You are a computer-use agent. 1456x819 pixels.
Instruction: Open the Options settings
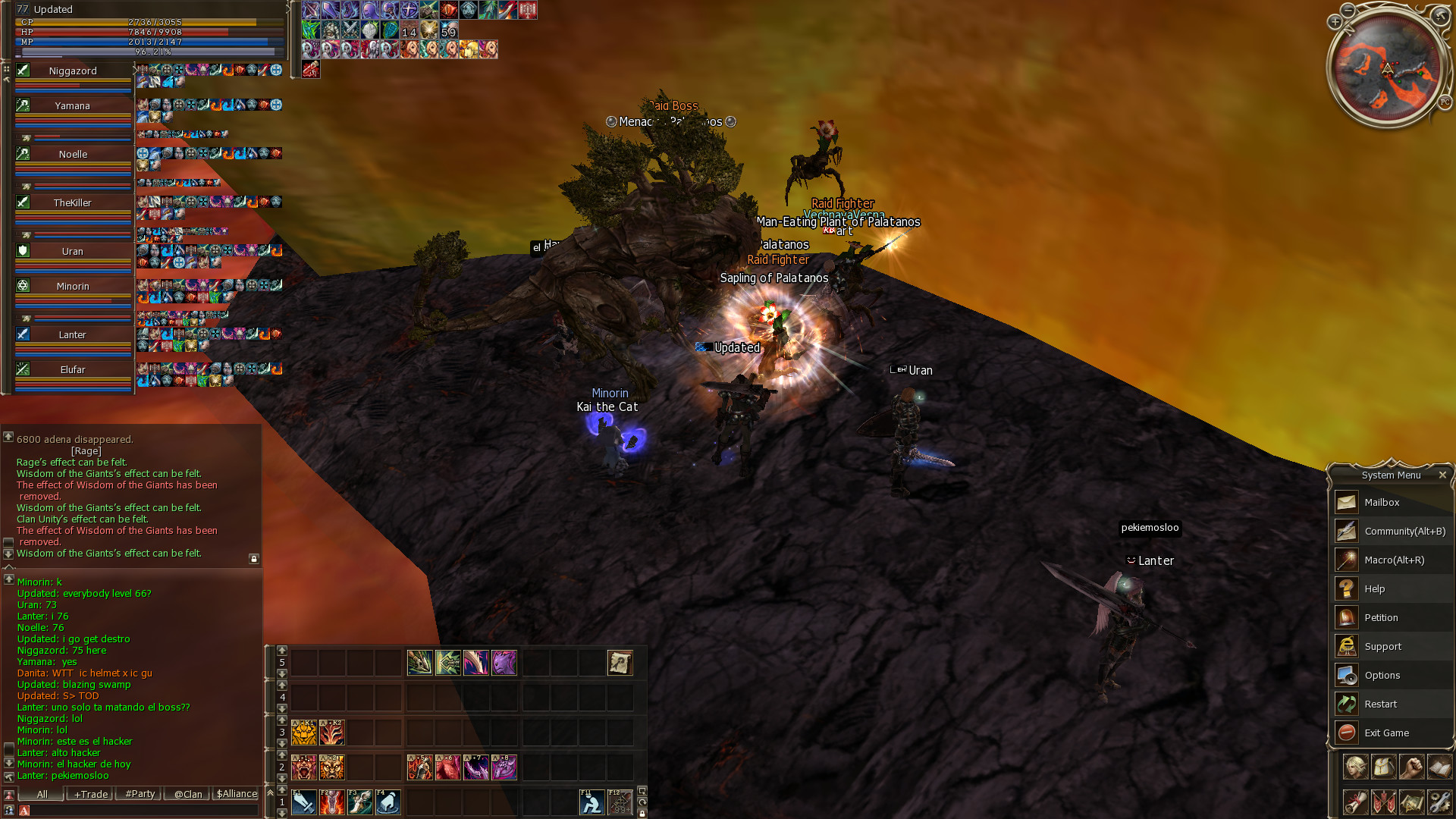[1382, 675]
